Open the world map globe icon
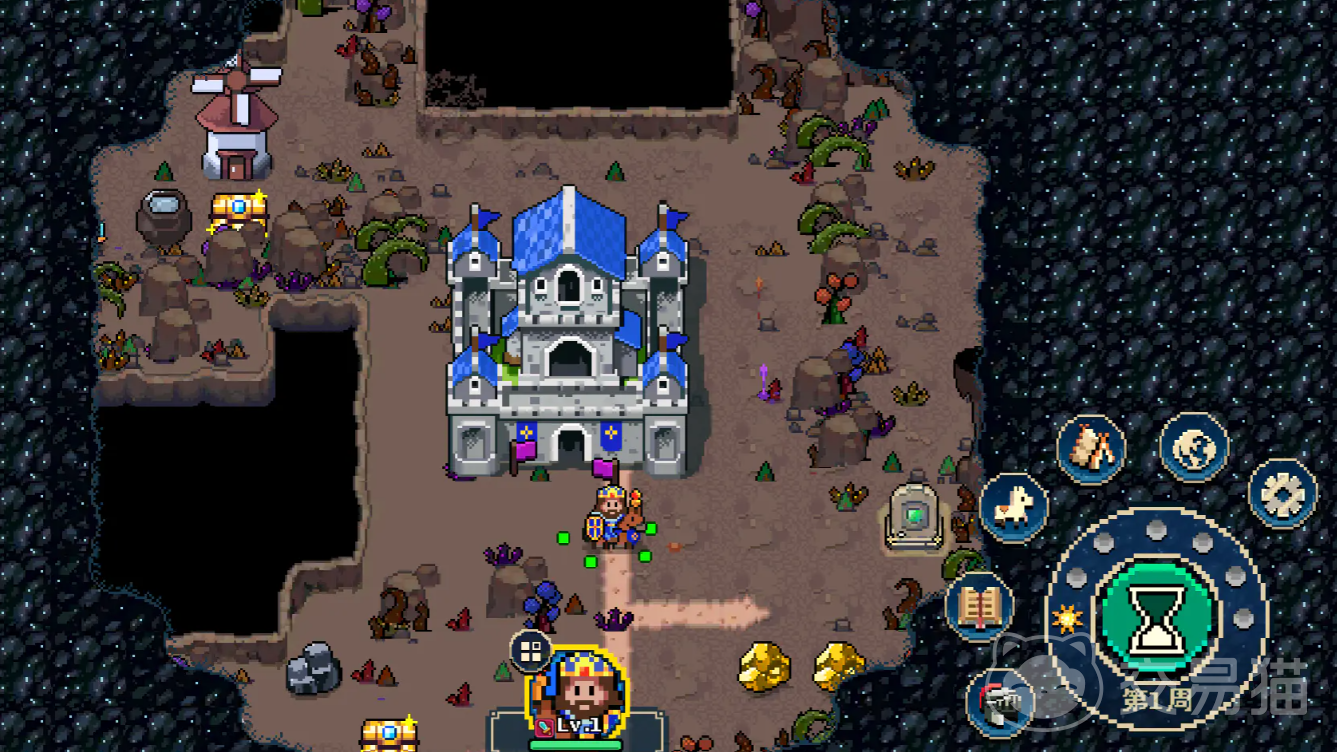 coord(1194,446)
